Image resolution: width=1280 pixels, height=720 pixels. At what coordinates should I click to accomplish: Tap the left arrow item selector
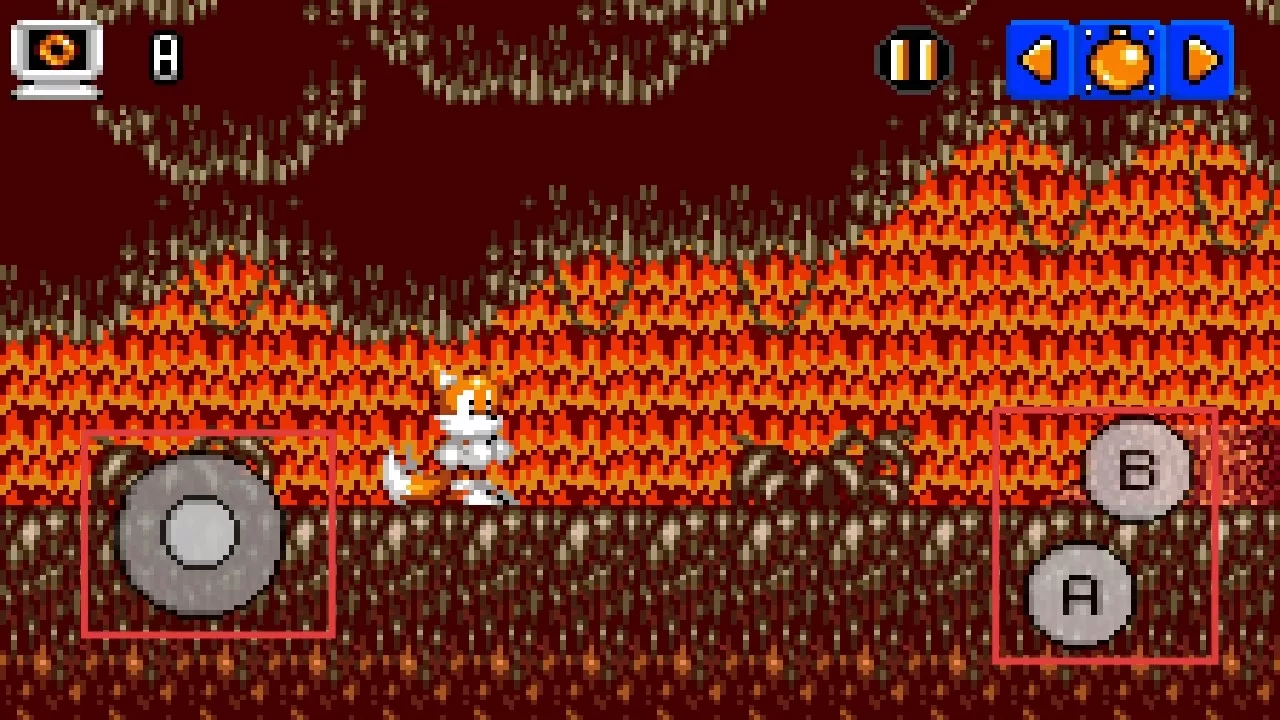(x=1040, y=61)
